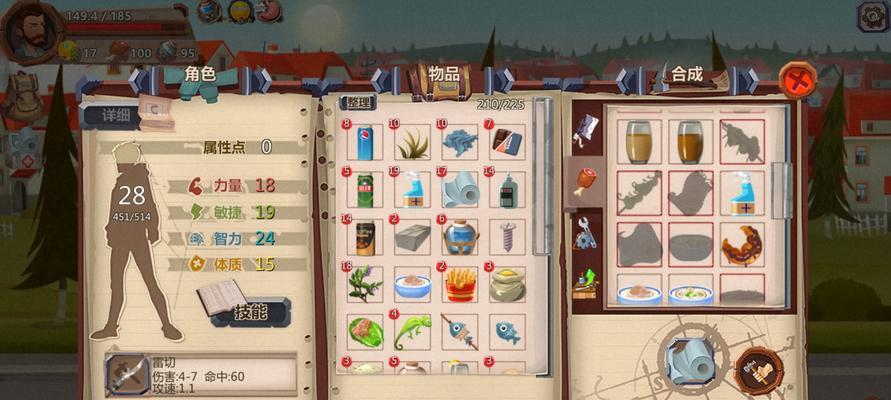
Task: Switch to the meat food crafting category
Action: pos(583,181)
